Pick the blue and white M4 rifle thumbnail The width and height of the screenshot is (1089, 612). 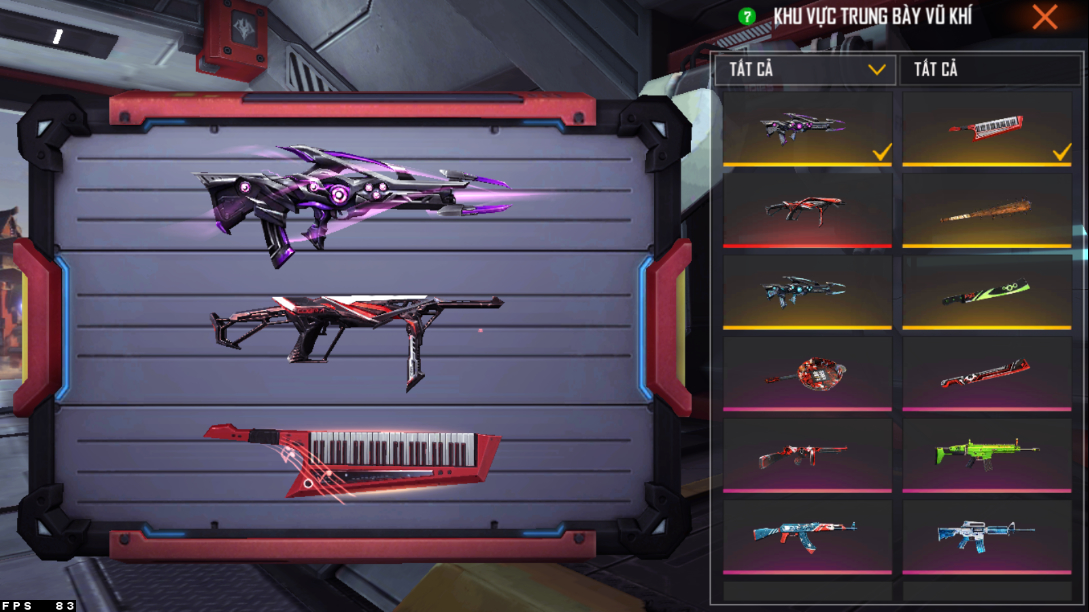click(x=986, y=535)
